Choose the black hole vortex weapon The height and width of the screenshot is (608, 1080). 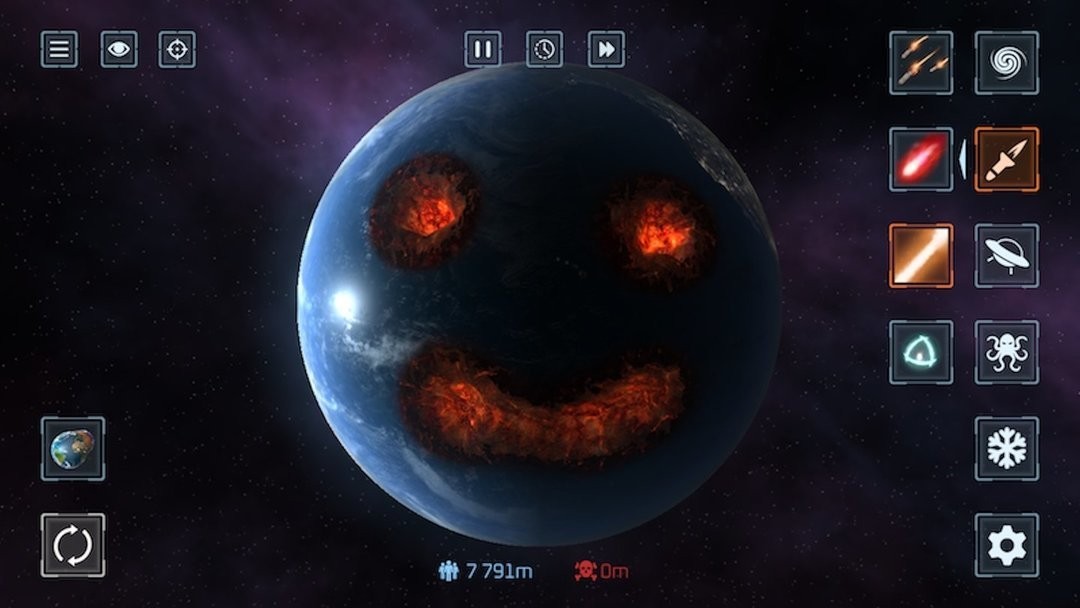[1006, 62]
